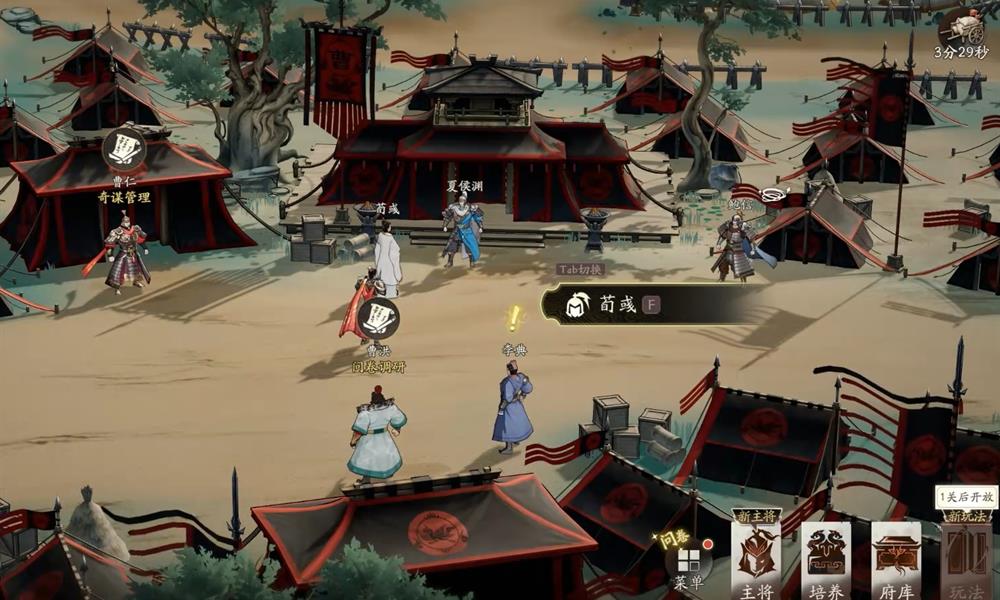Screen dimensions: 1000x600
Task: Select the 培养 training button
Action: [x=826, y=561]
